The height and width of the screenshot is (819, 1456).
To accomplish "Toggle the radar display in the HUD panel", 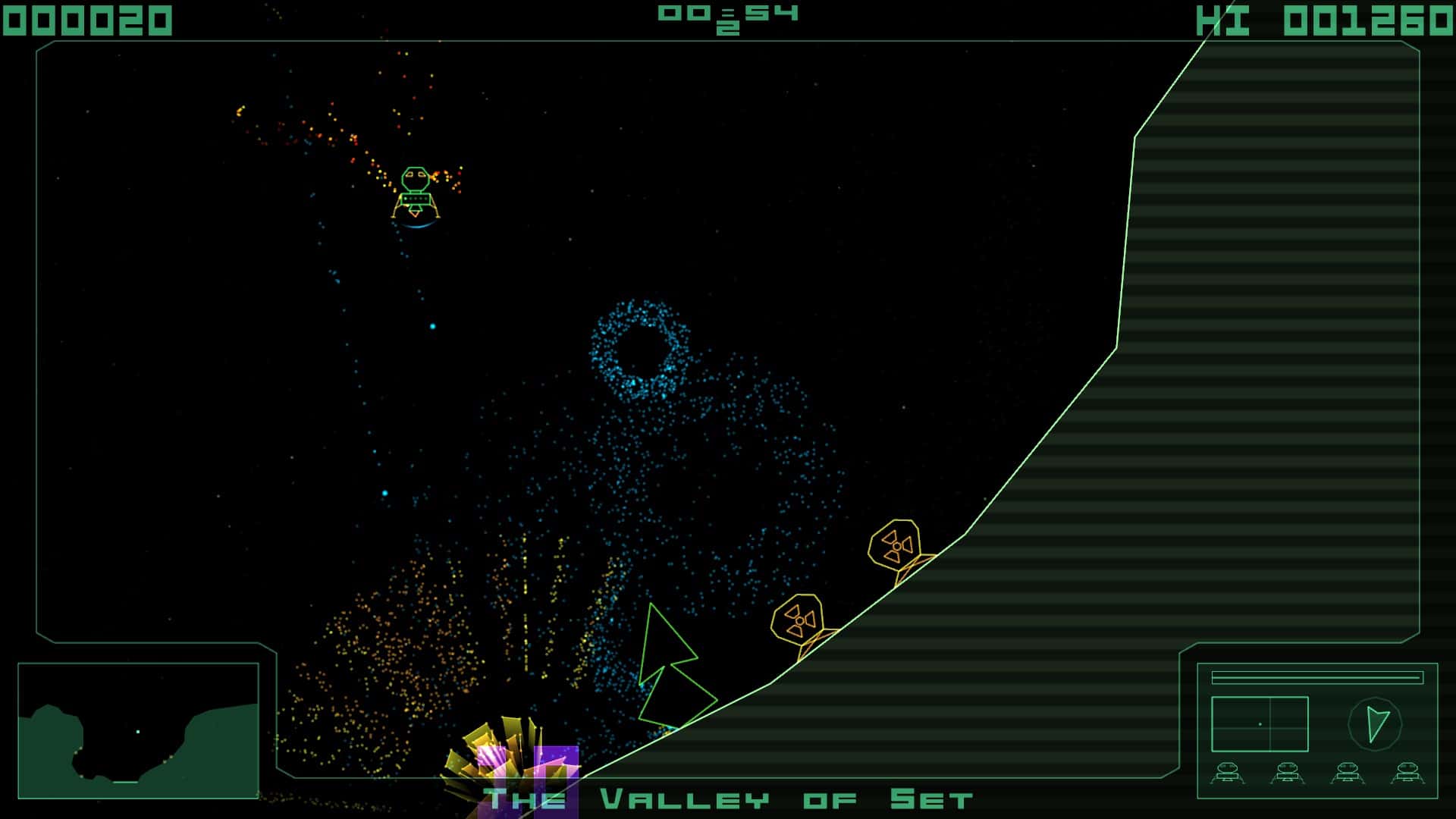I will coord(1260,723).
